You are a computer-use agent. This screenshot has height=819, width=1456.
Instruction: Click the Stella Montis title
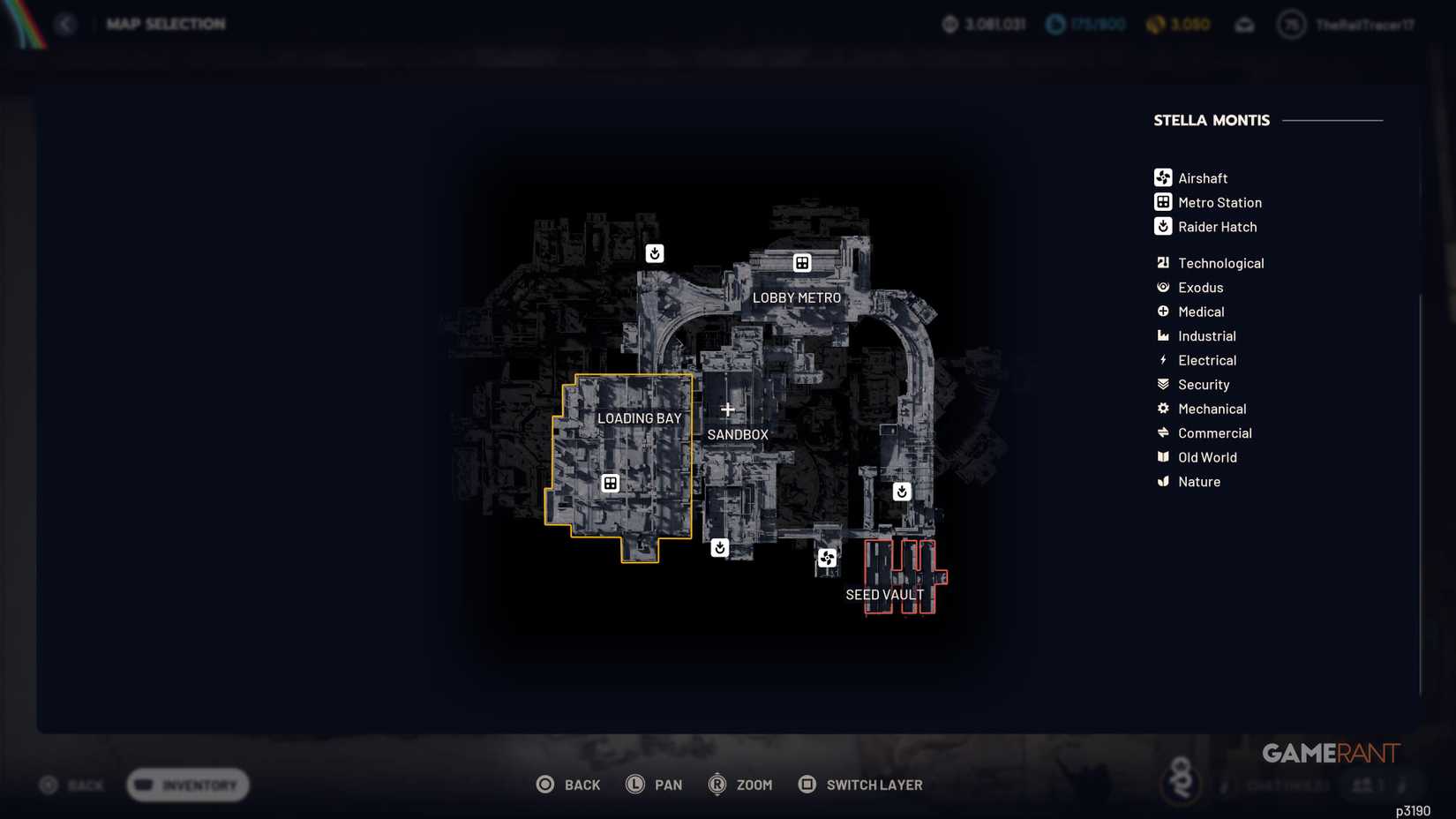click(1211, 120)
